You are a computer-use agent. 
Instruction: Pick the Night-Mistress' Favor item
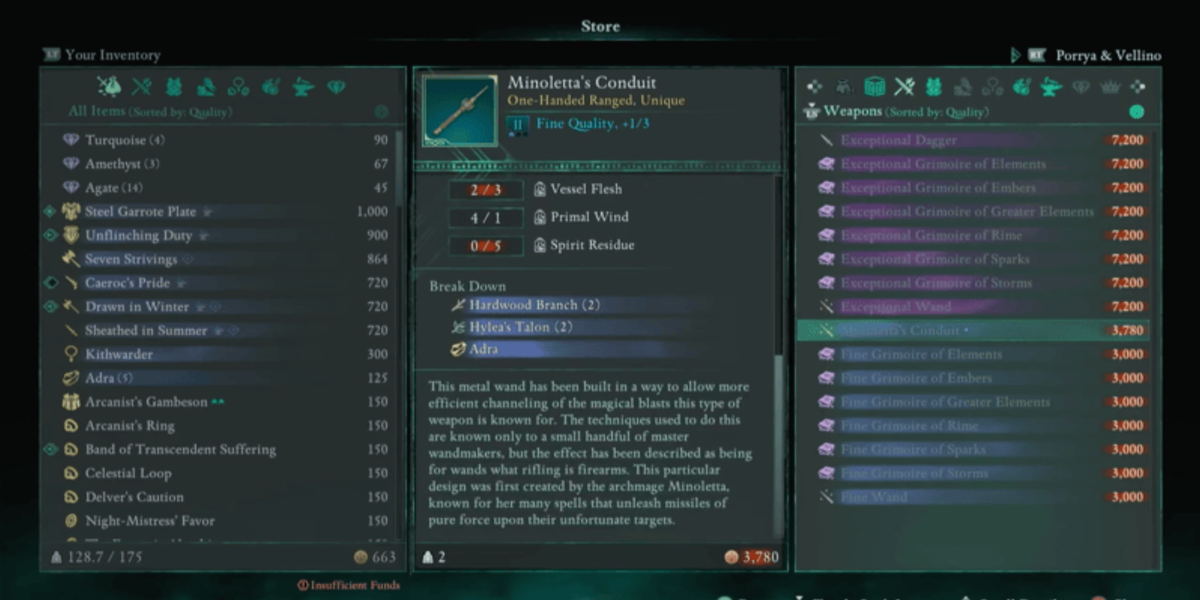coord(149,521)
